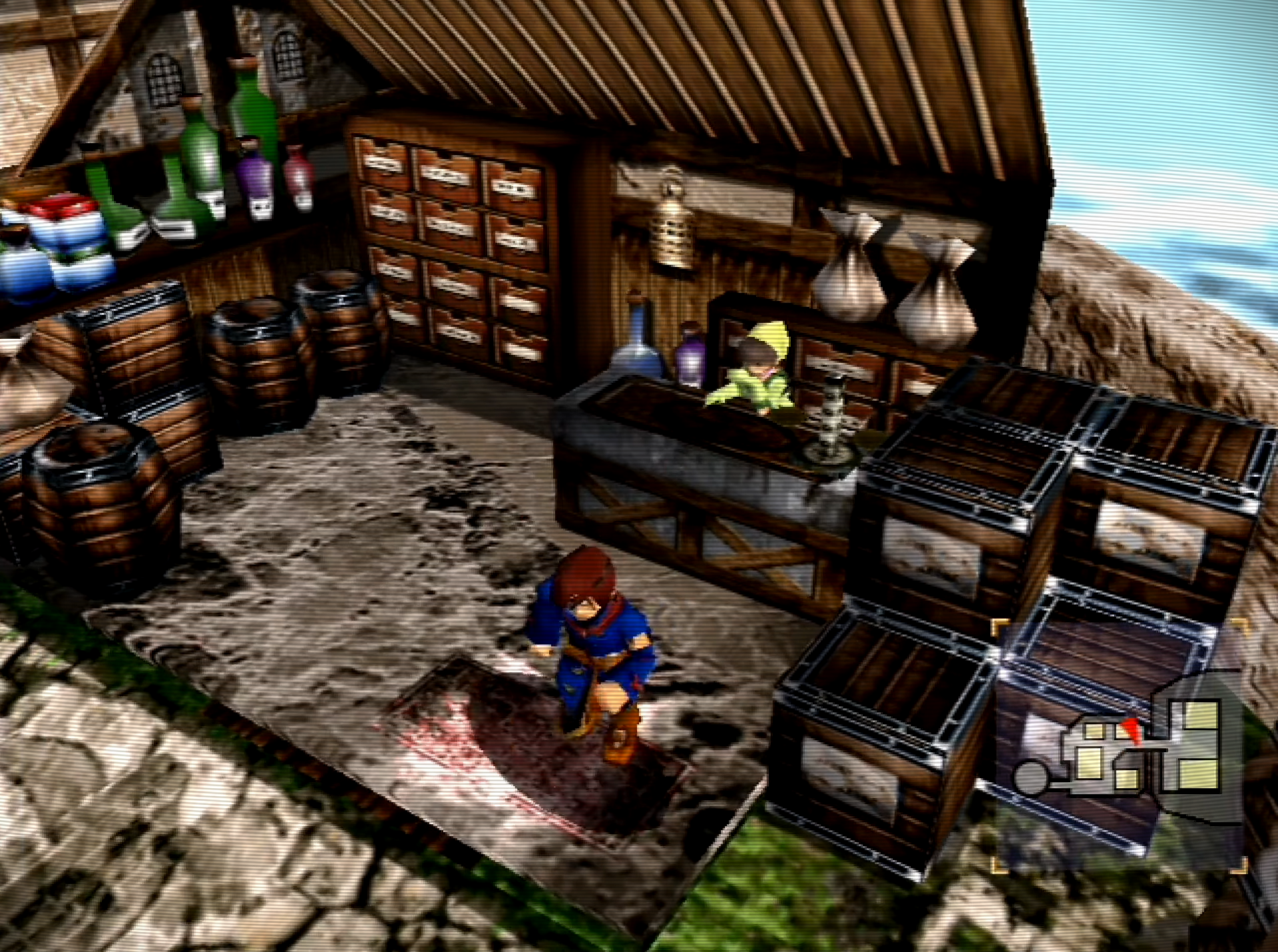Screen dimensions: 1278x952
Task: Click the red player arrow on the minimap
Action: tap(1132, 731)
